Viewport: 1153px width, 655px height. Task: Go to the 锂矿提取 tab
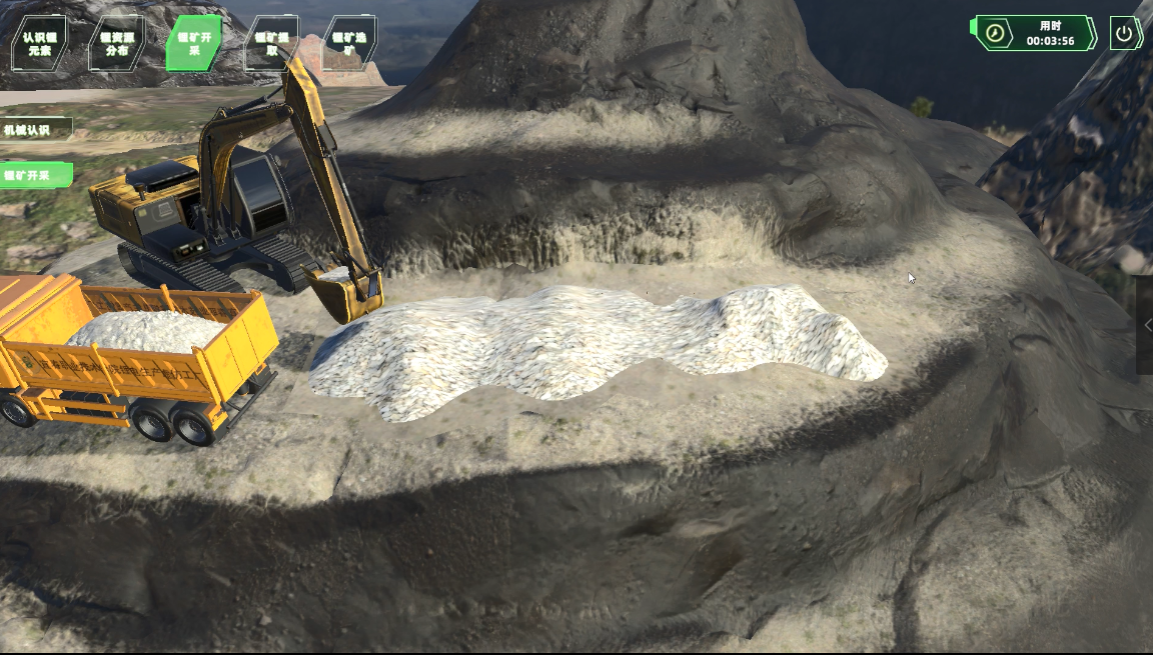tap(271, 43)
